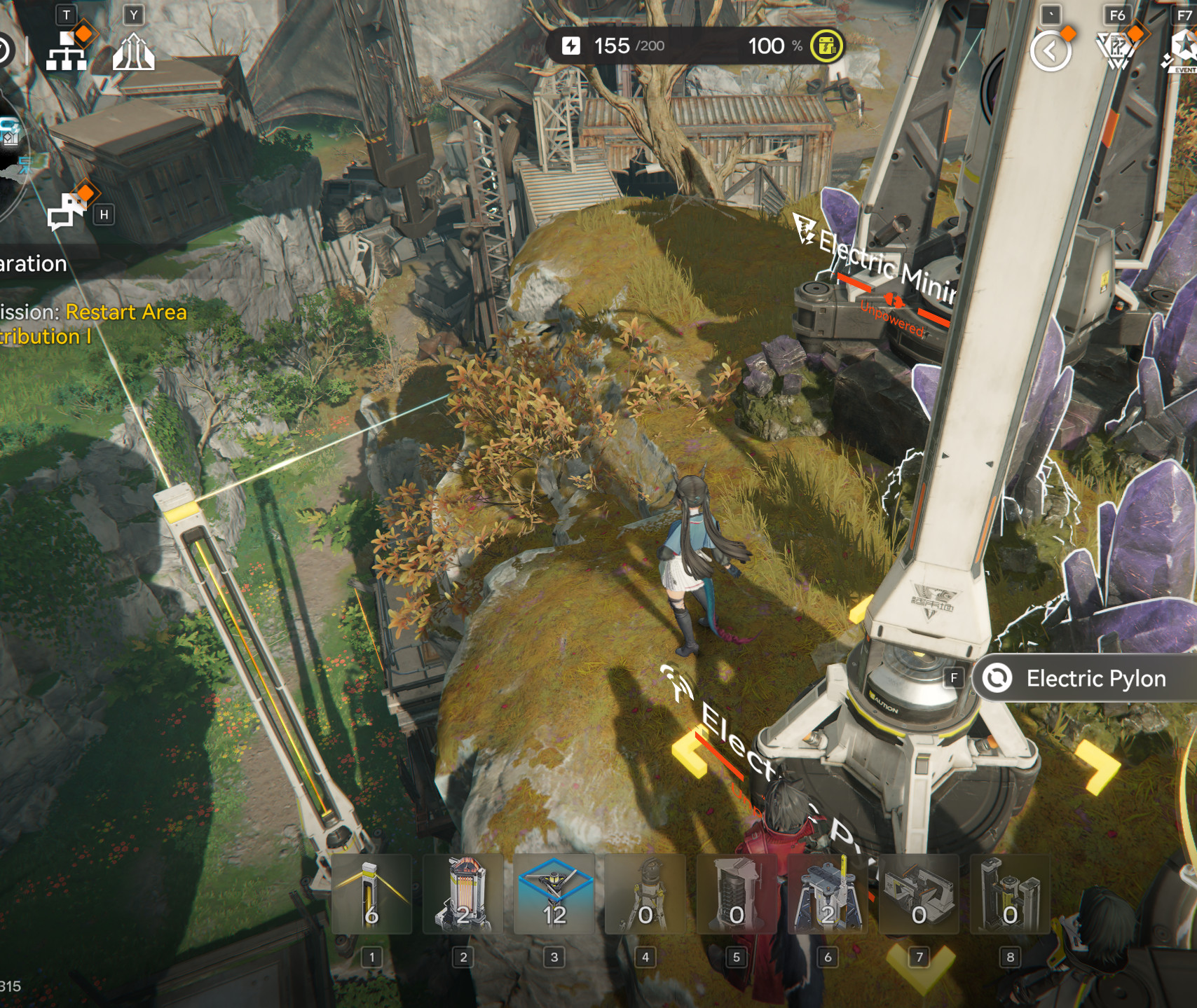
Task: Interact with the Electric Pylon prompt
Action: tap(1083, 678)
